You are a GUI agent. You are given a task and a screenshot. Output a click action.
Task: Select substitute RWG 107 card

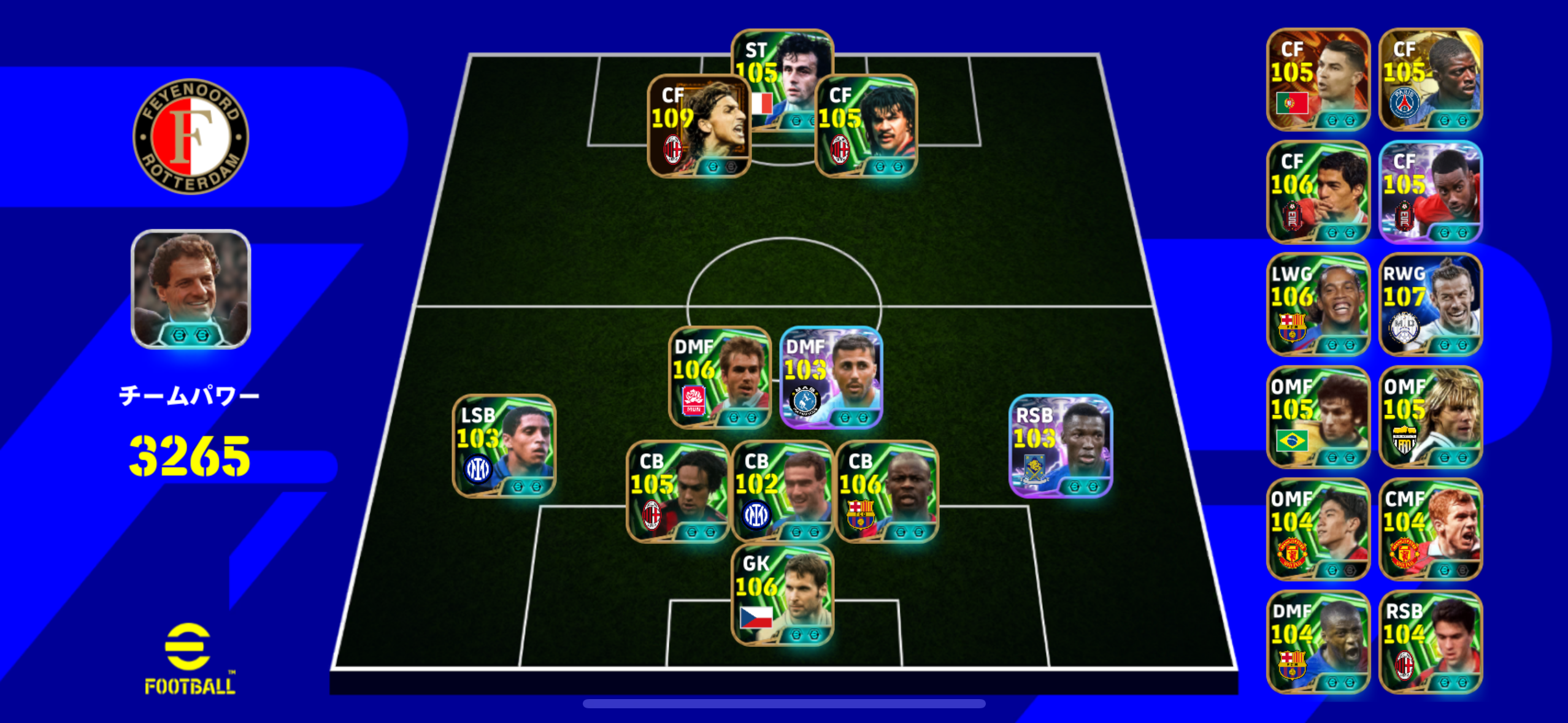[1430, 304]
